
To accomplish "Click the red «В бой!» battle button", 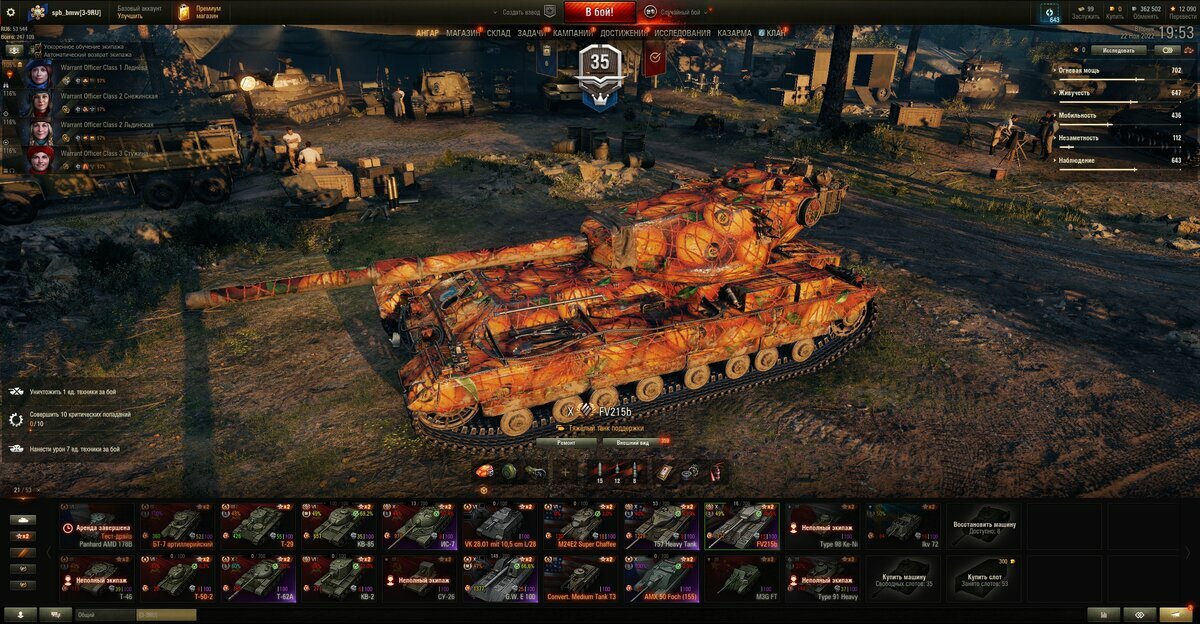I will pos(599,12).
